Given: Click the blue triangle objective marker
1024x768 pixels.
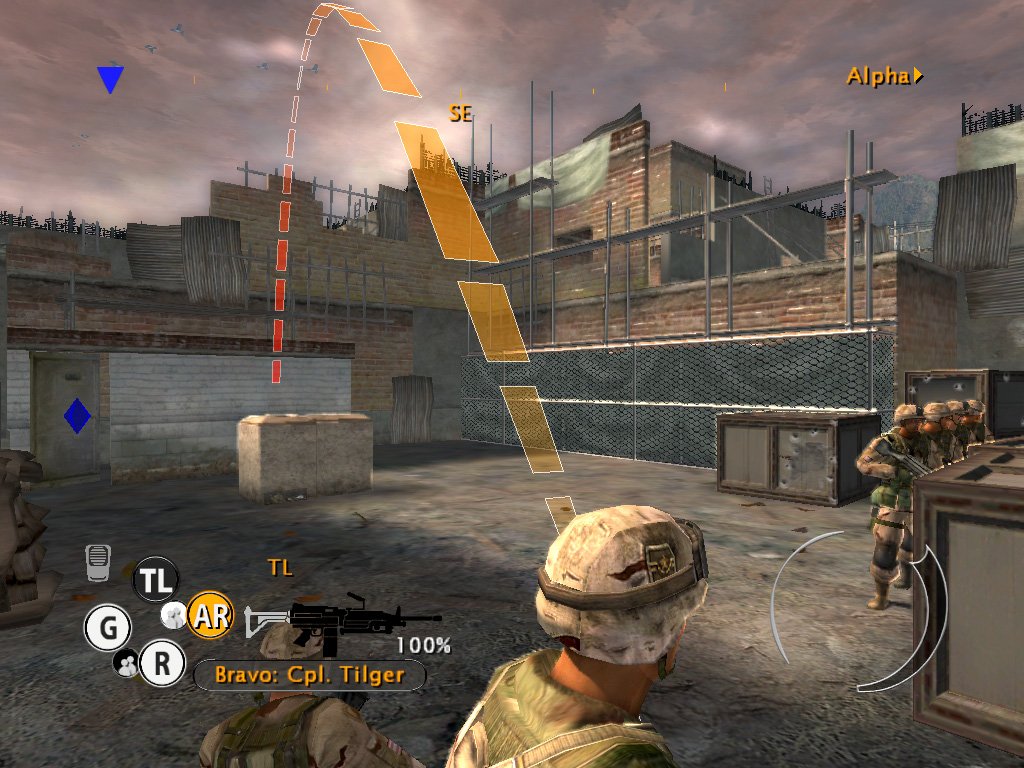Looking at the screenshot, I should (x=110, y=79).
